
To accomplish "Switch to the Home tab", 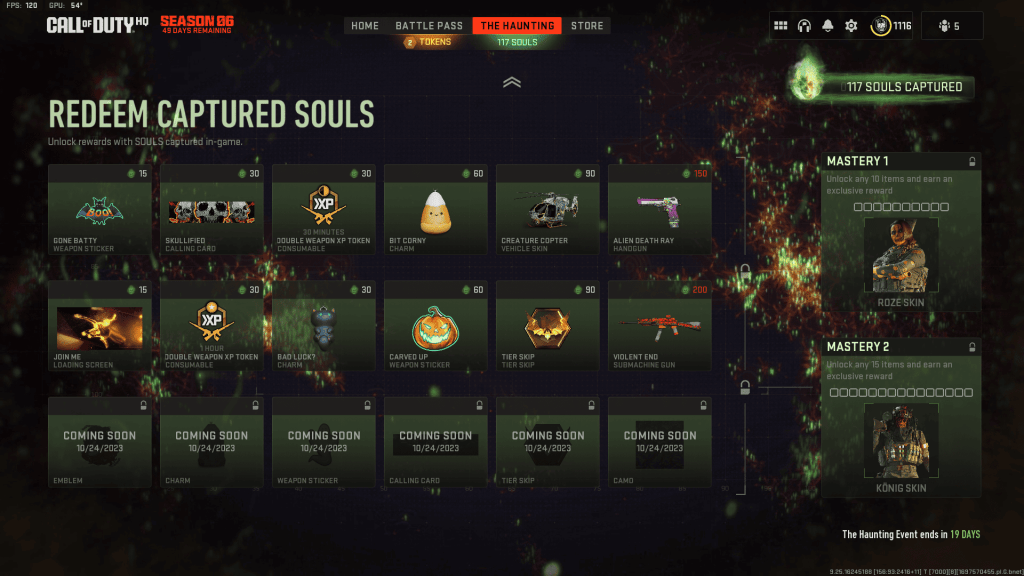I will pos(365,25).
